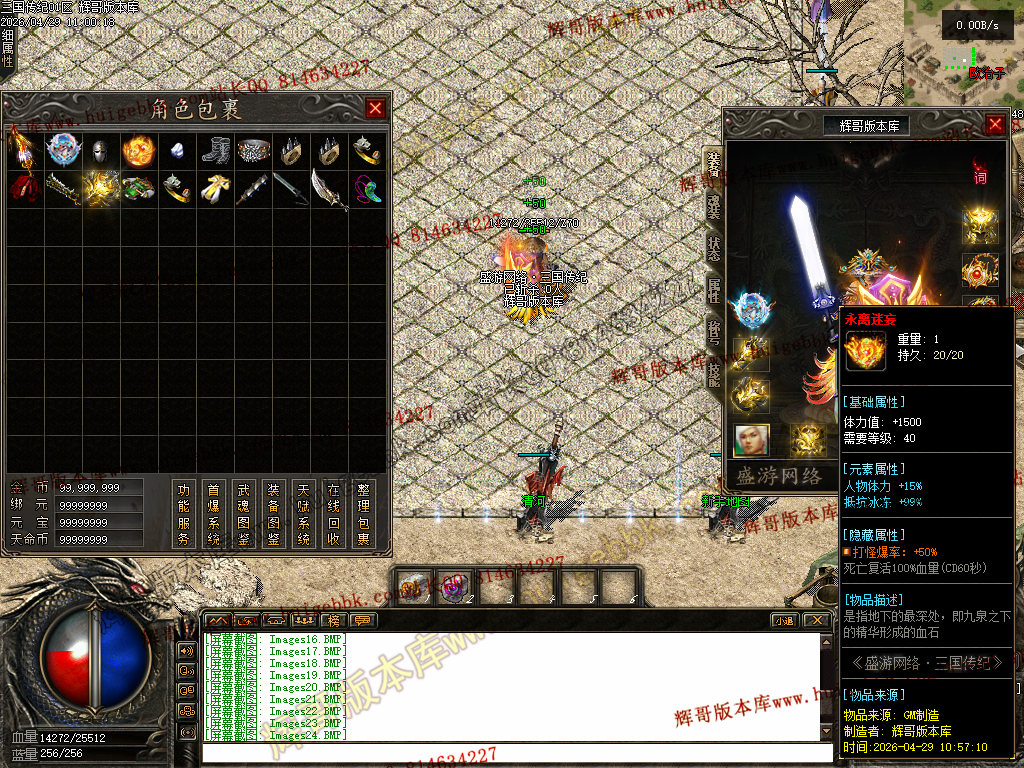This screenshot has width=1024, height=768.
Task: Switch to the 技能 tab
Action: 713,373
